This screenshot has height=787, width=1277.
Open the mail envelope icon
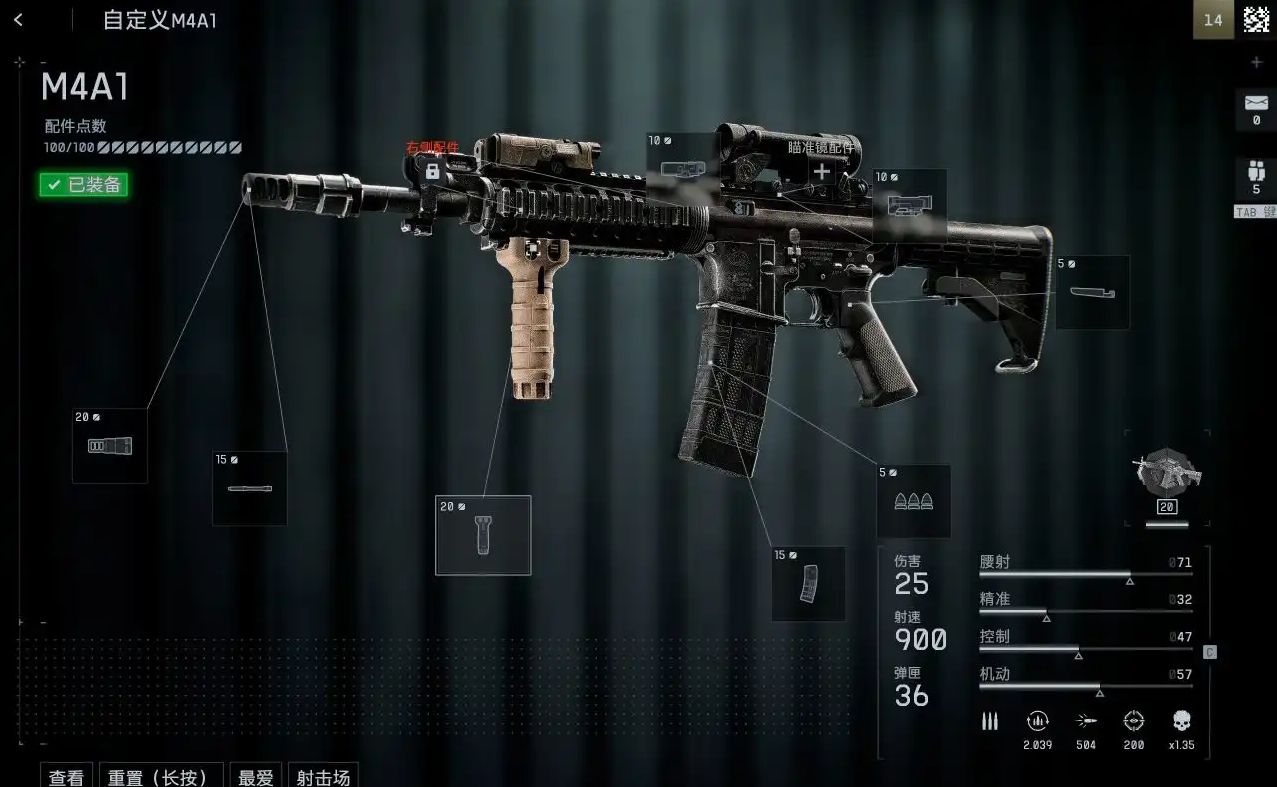click(x=1256, y=103)
